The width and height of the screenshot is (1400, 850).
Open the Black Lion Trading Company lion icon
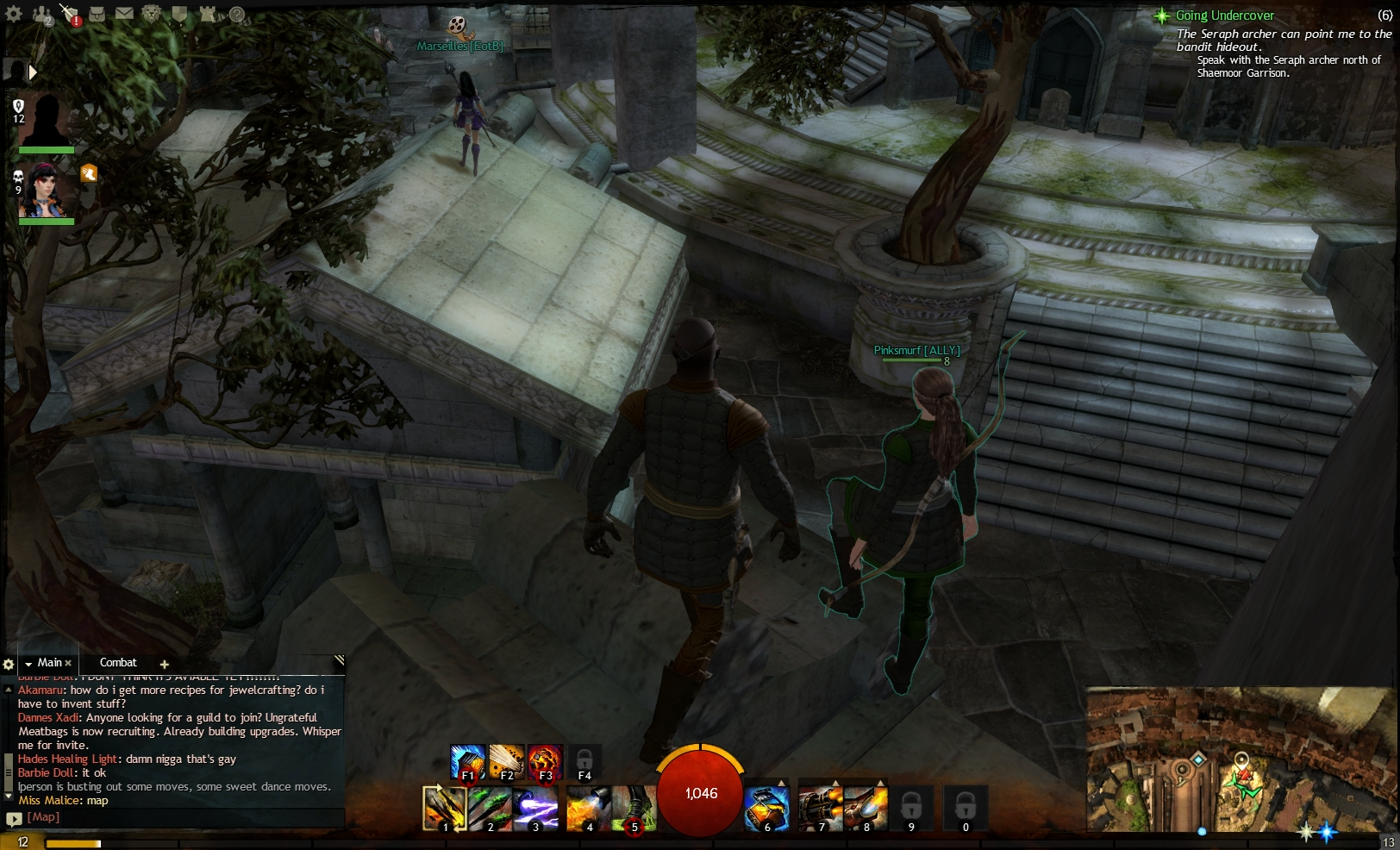pyautogui.click(x=151, y=14)
